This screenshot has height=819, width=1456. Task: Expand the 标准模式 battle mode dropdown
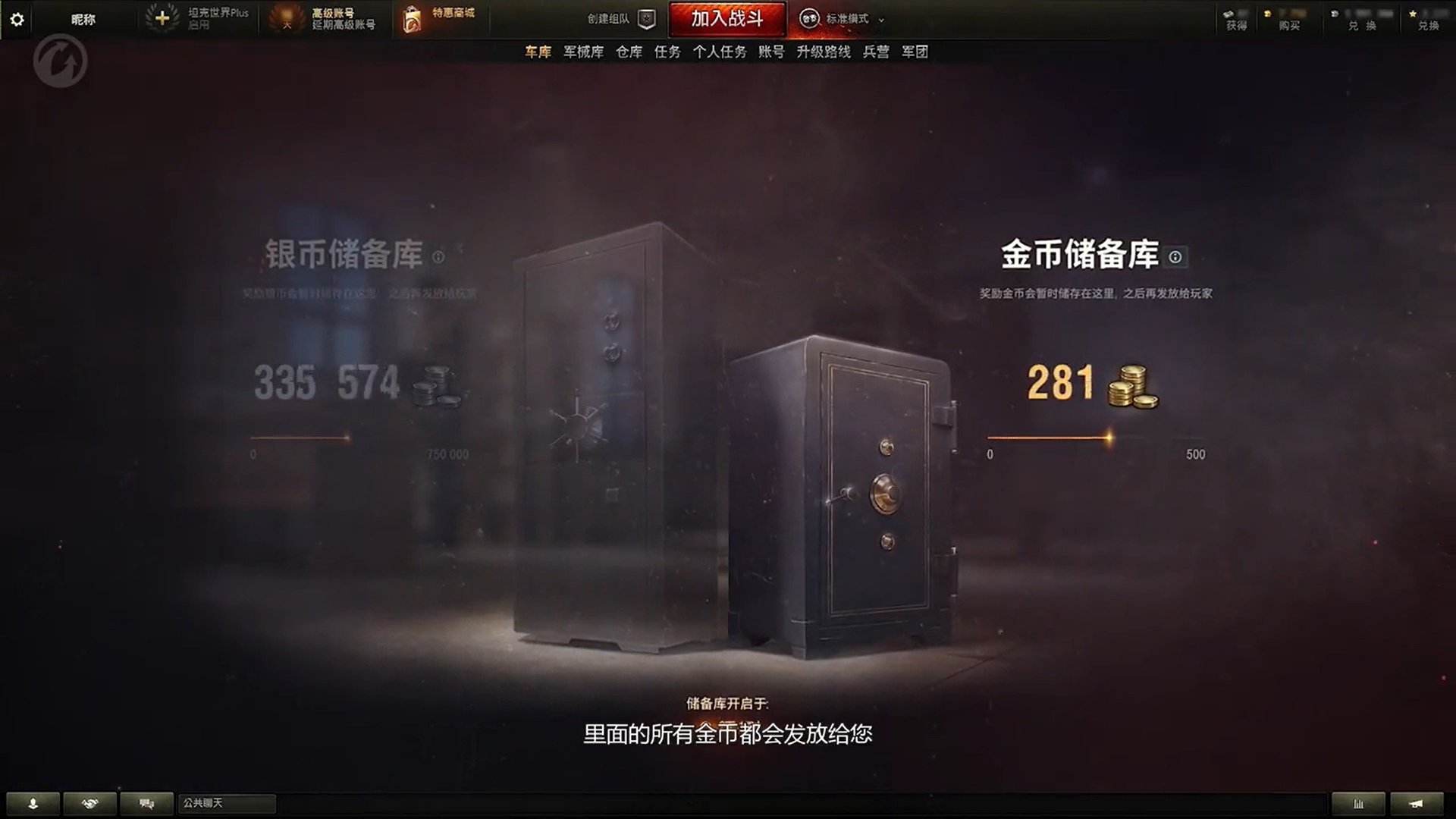pos(849,20)
